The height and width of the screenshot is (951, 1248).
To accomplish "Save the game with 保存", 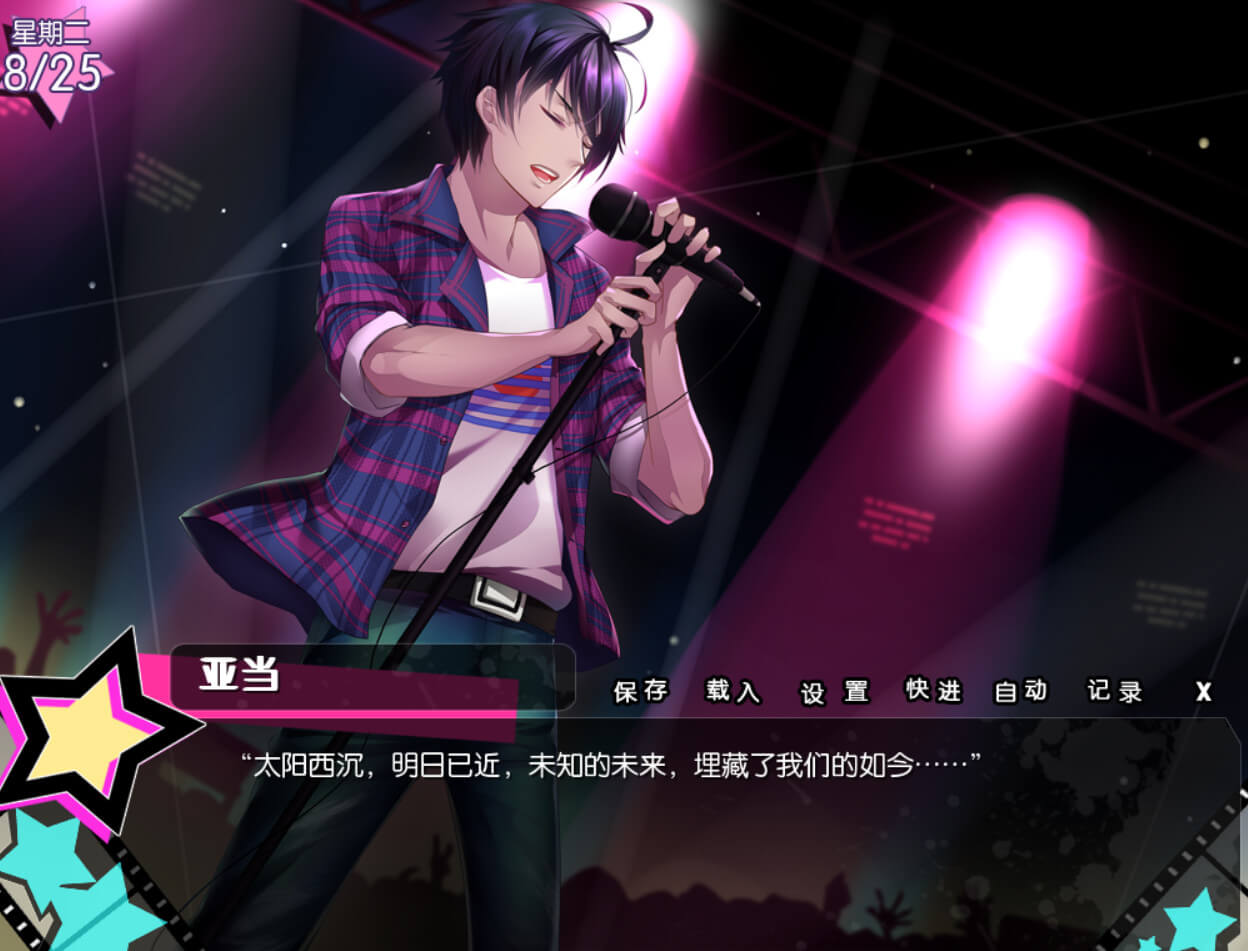I will point(640,691).
